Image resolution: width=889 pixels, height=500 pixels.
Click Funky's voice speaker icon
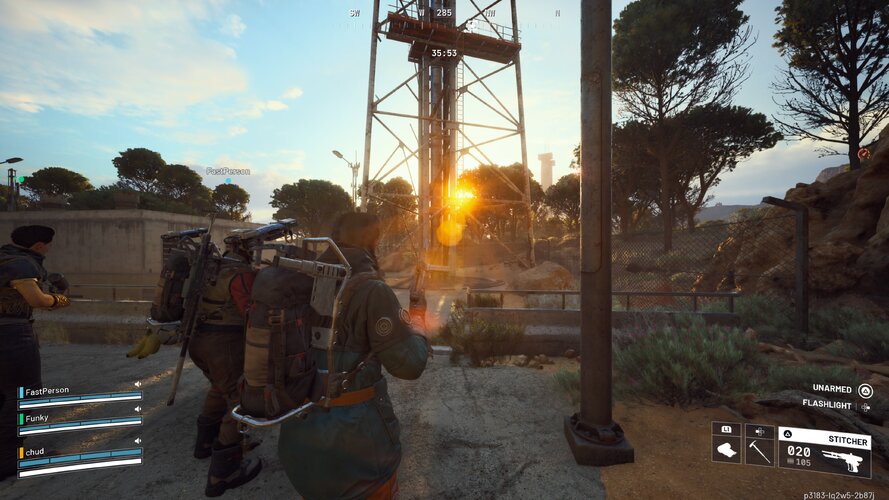click(138, 411)
